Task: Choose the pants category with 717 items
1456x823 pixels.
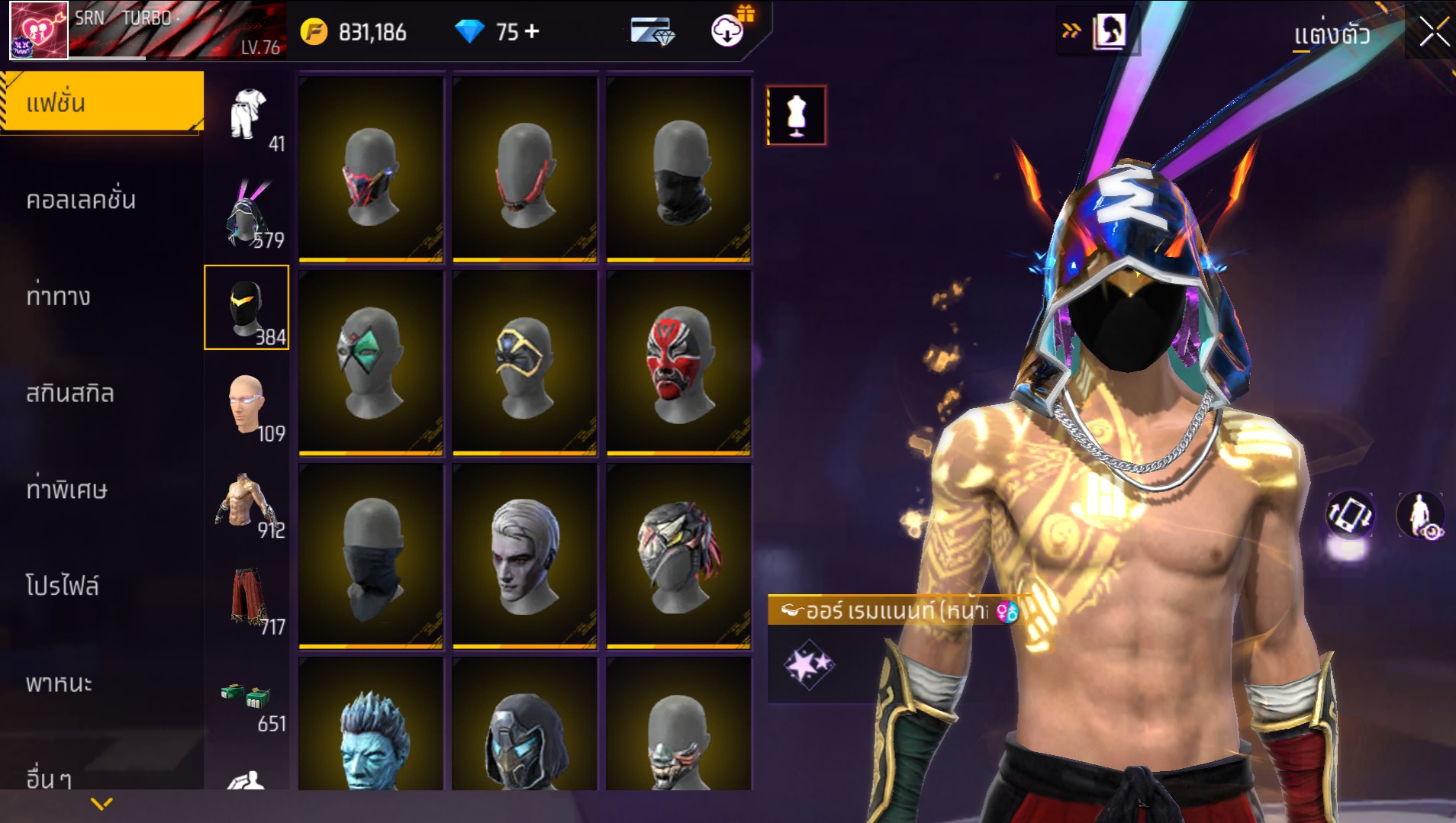Action: coord(248,600)
